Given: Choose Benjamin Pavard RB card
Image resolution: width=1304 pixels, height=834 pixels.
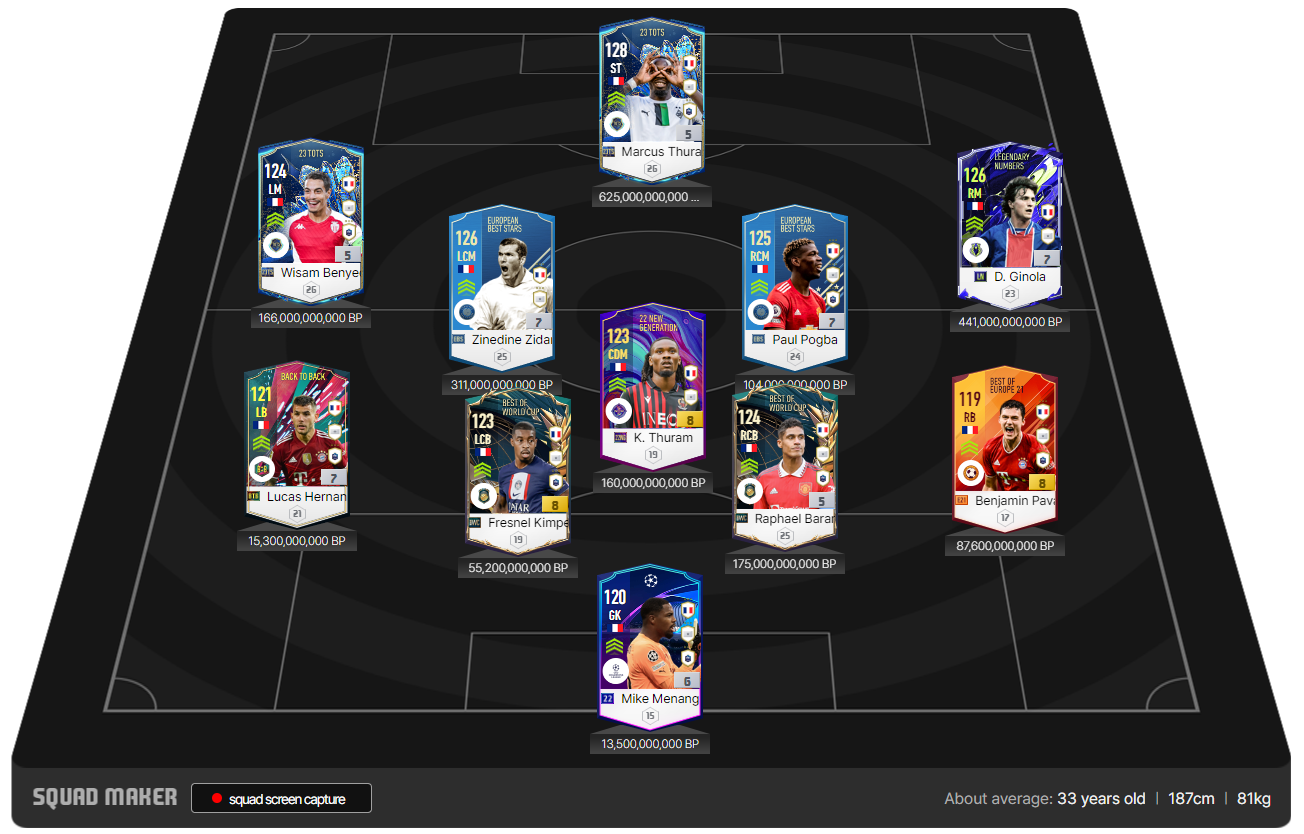Looking at the screenshot, I should point(1004,446).
